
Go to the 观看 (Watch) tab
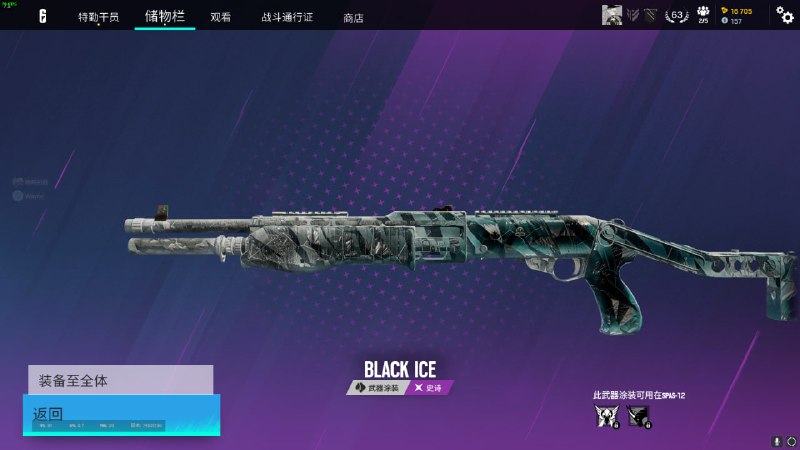(x=221, y=17)
